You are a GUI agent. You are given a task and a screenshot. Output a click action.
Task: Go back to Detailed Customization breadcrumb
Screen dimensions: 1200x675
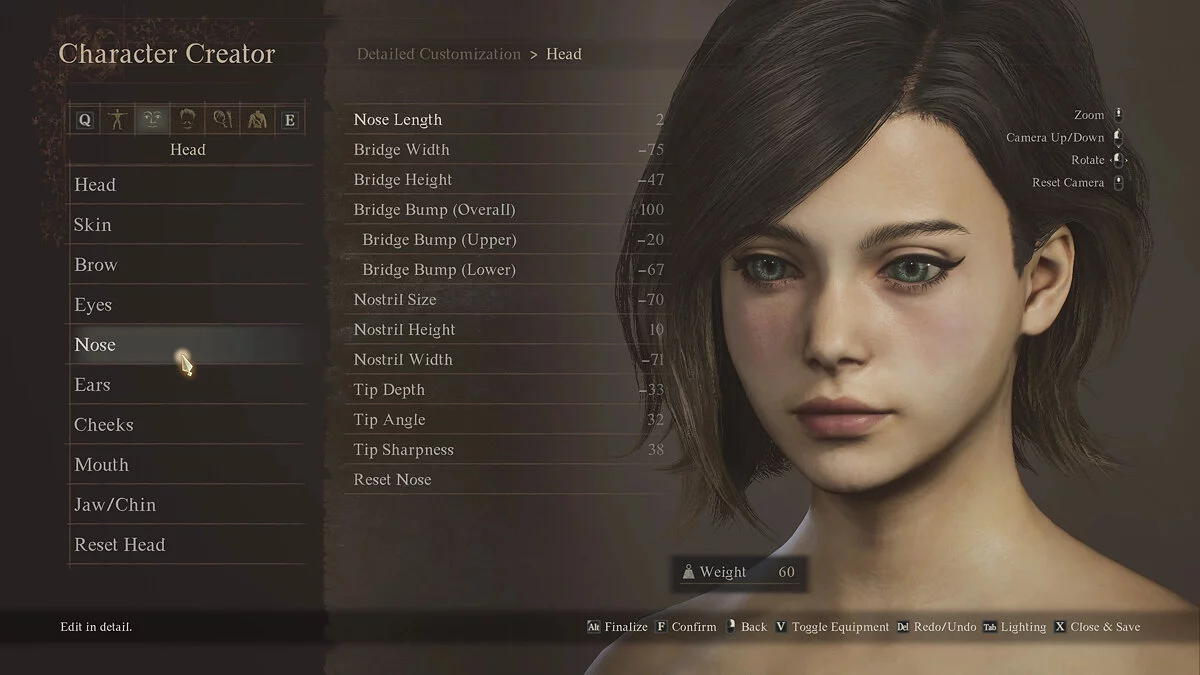pyautogui.click(x=439, y=54)
